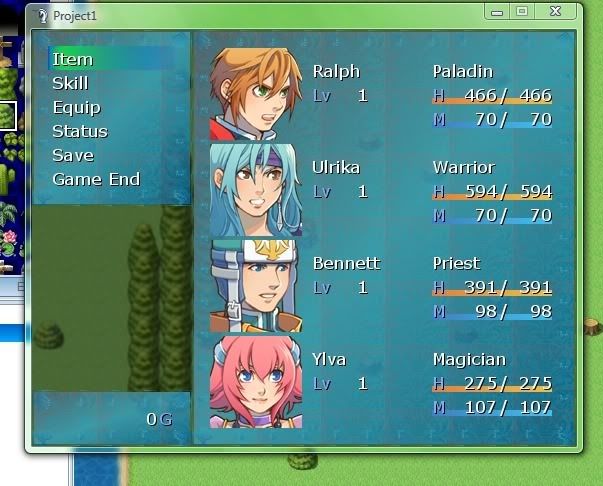Image resolution: width=603 pixels, height=486 pixels.
Task: Close the Project1 window
Action: coord(554,11)
